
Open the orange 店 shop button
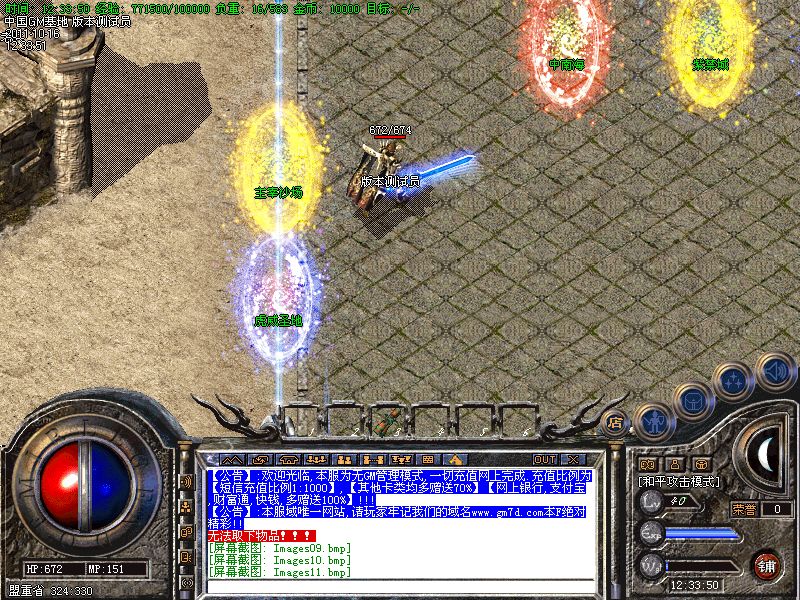click(615, 422)
